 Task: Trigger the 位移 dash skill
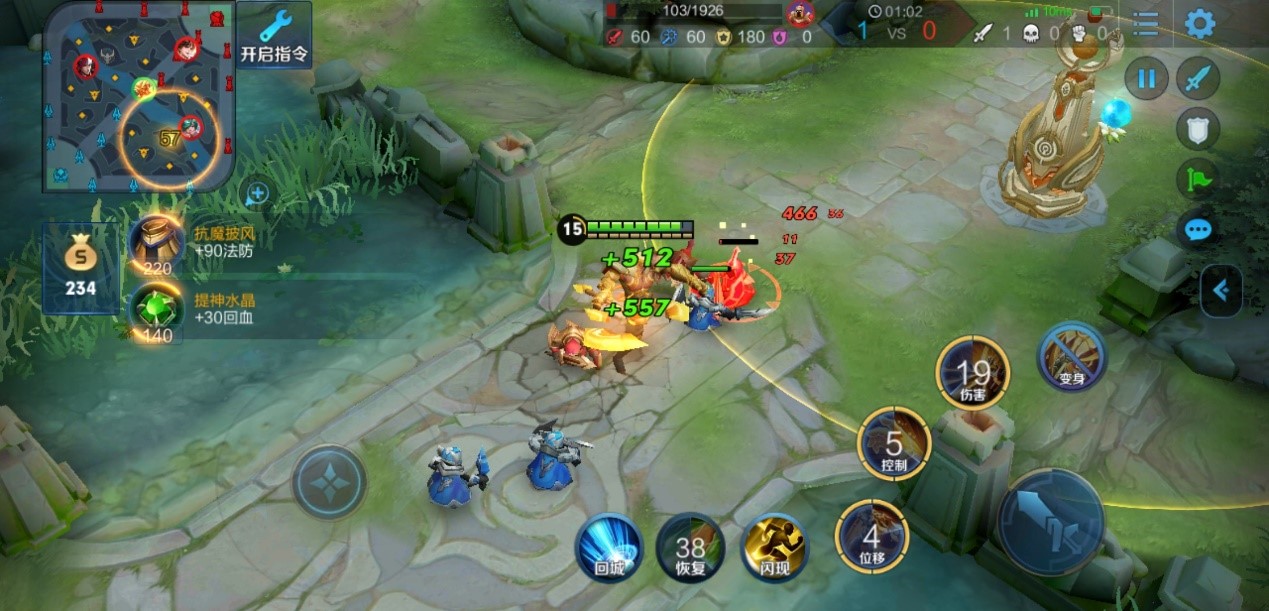pyautogui.click(x=871, y=537)
